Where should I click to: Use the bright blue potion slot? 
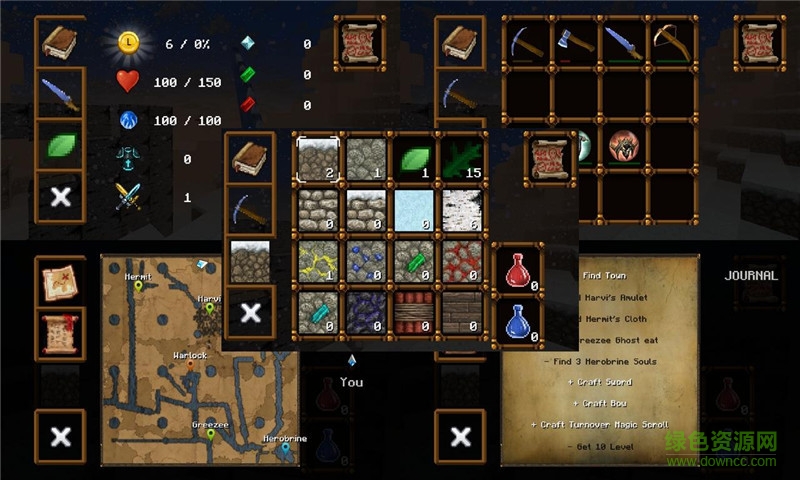point(518,321)
